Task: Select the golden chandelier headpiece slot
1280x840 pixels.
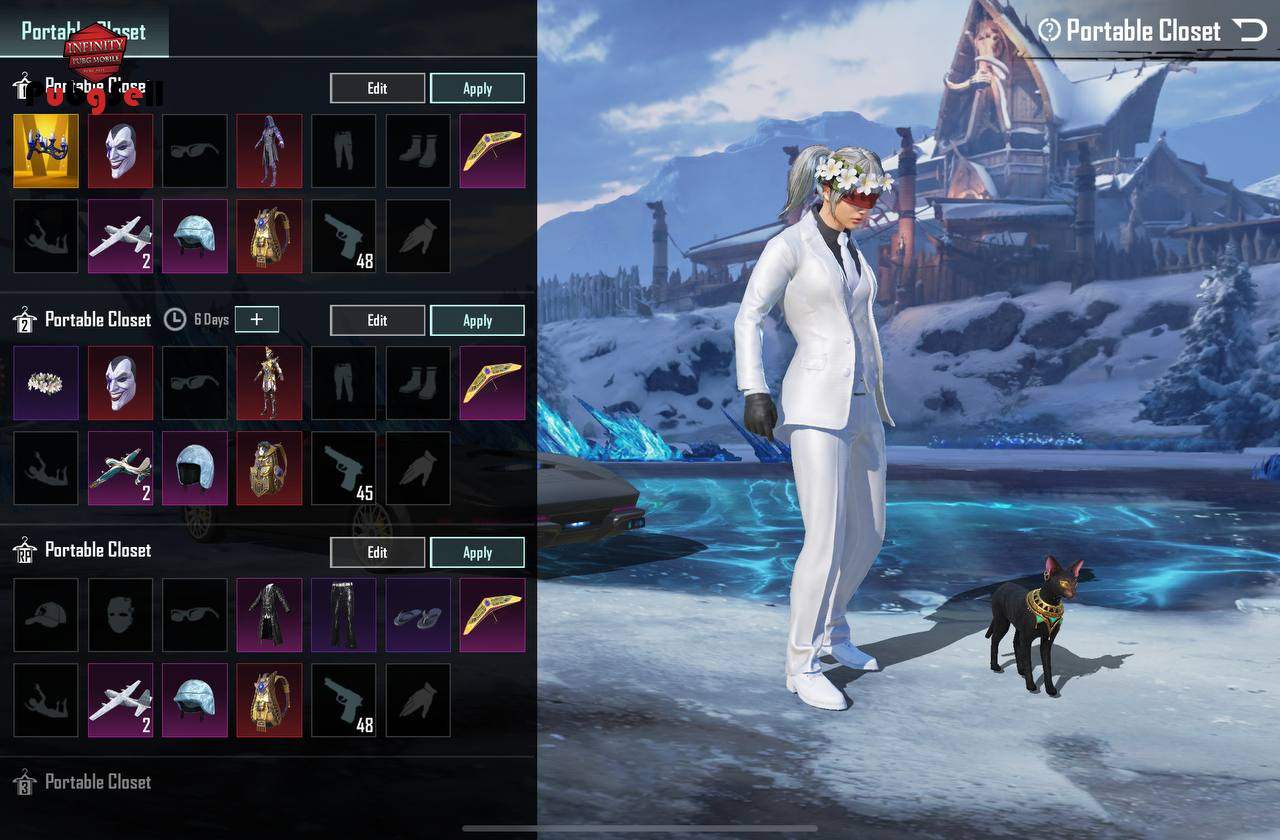Action: coord(46,151)
